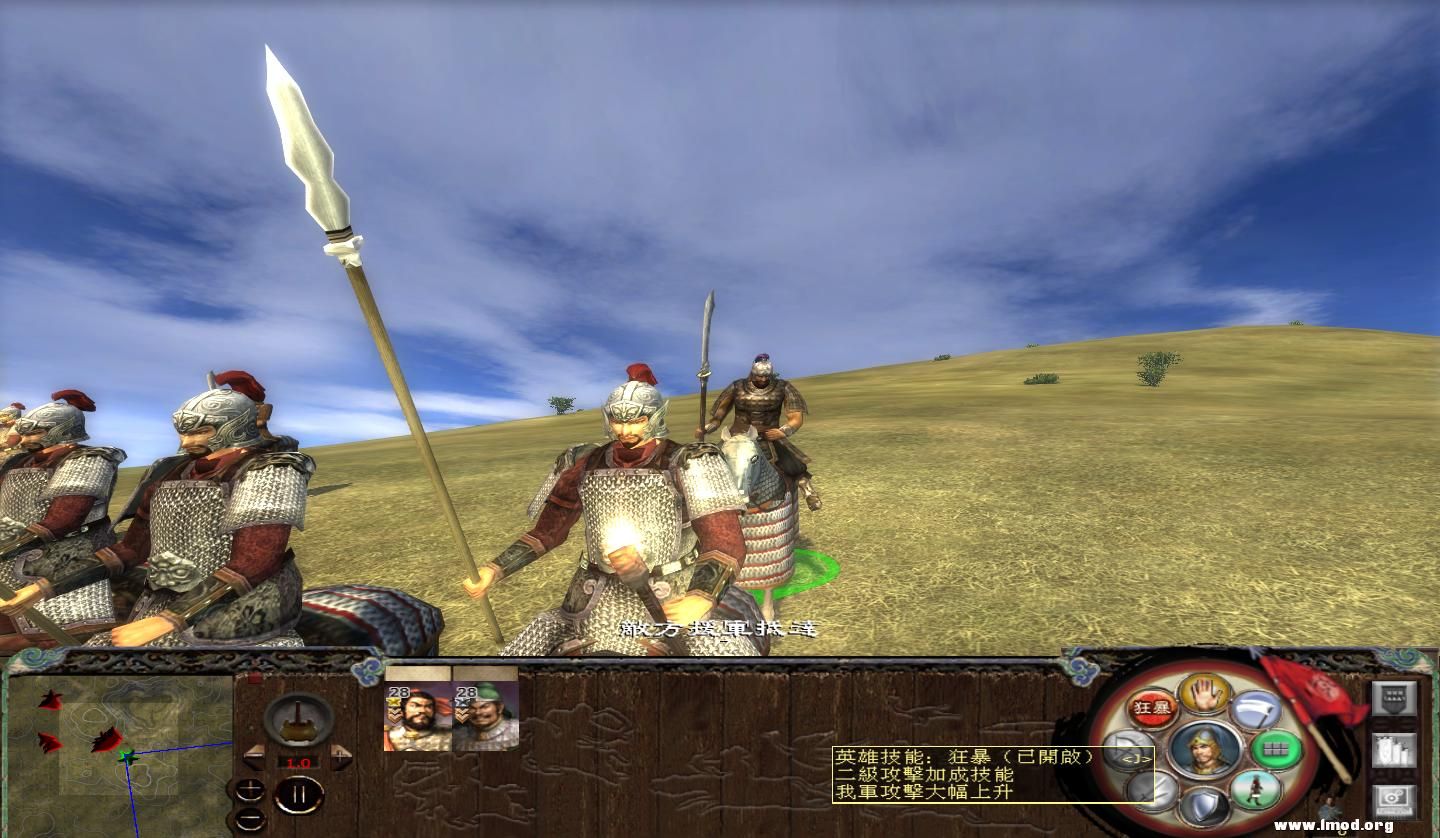1440x838 pixels.
Task: Open the shield banner panel button
Action: click(x=1394, y=699)
